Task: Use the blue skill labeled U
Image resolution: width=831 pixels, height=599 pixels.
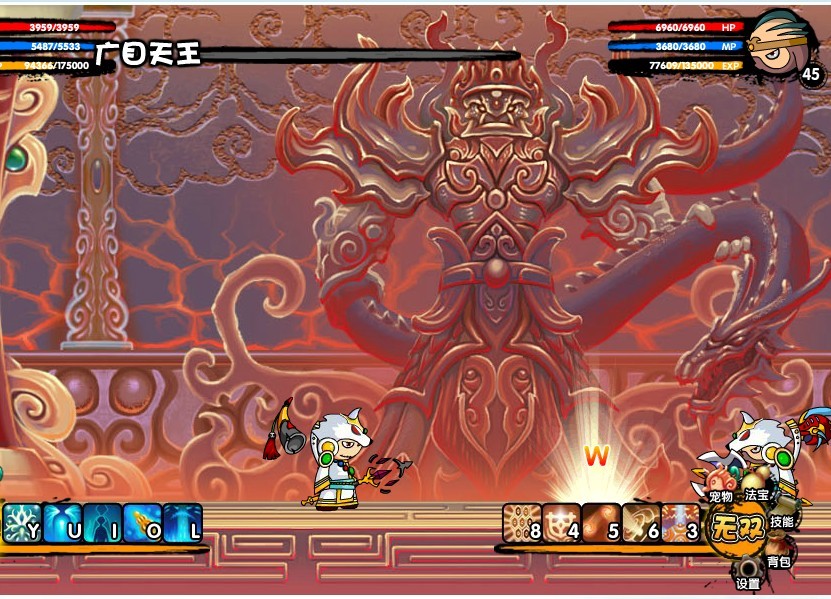Action: tap(62, 524)
